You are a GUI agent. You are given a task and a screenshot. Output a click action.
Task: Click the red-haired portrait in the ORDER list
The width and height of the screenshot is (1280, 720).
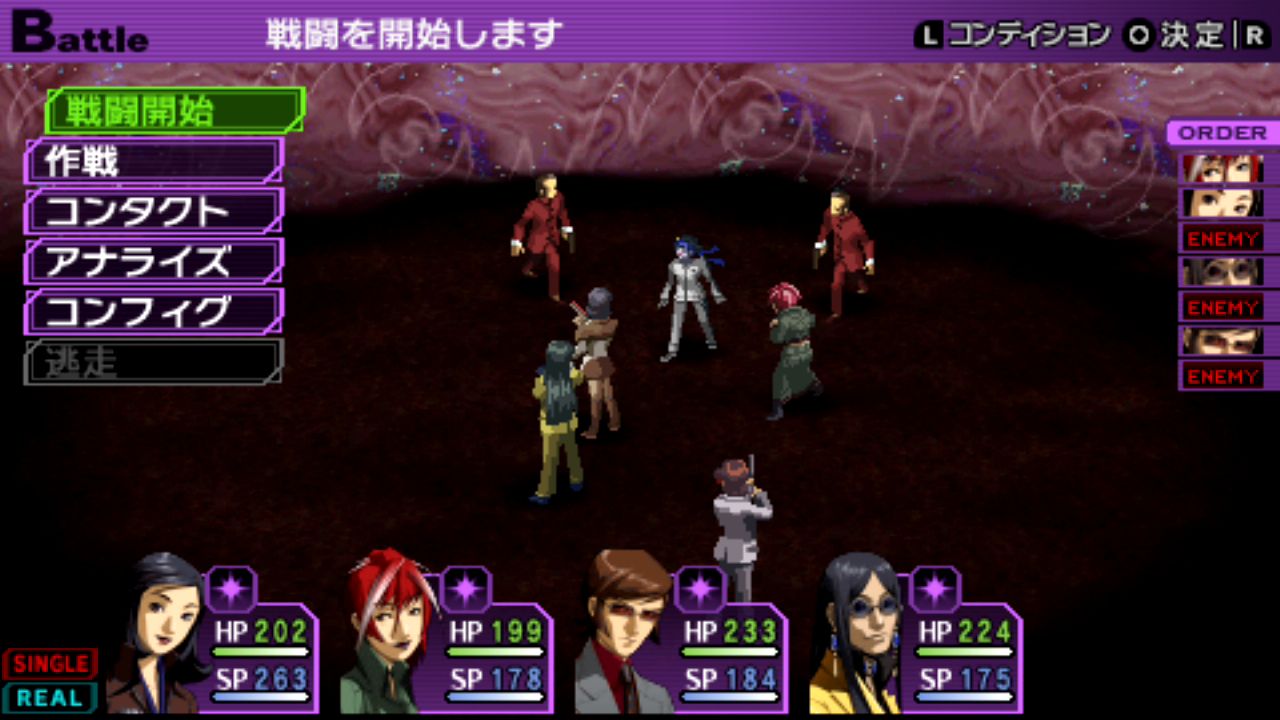(1222, 168)
